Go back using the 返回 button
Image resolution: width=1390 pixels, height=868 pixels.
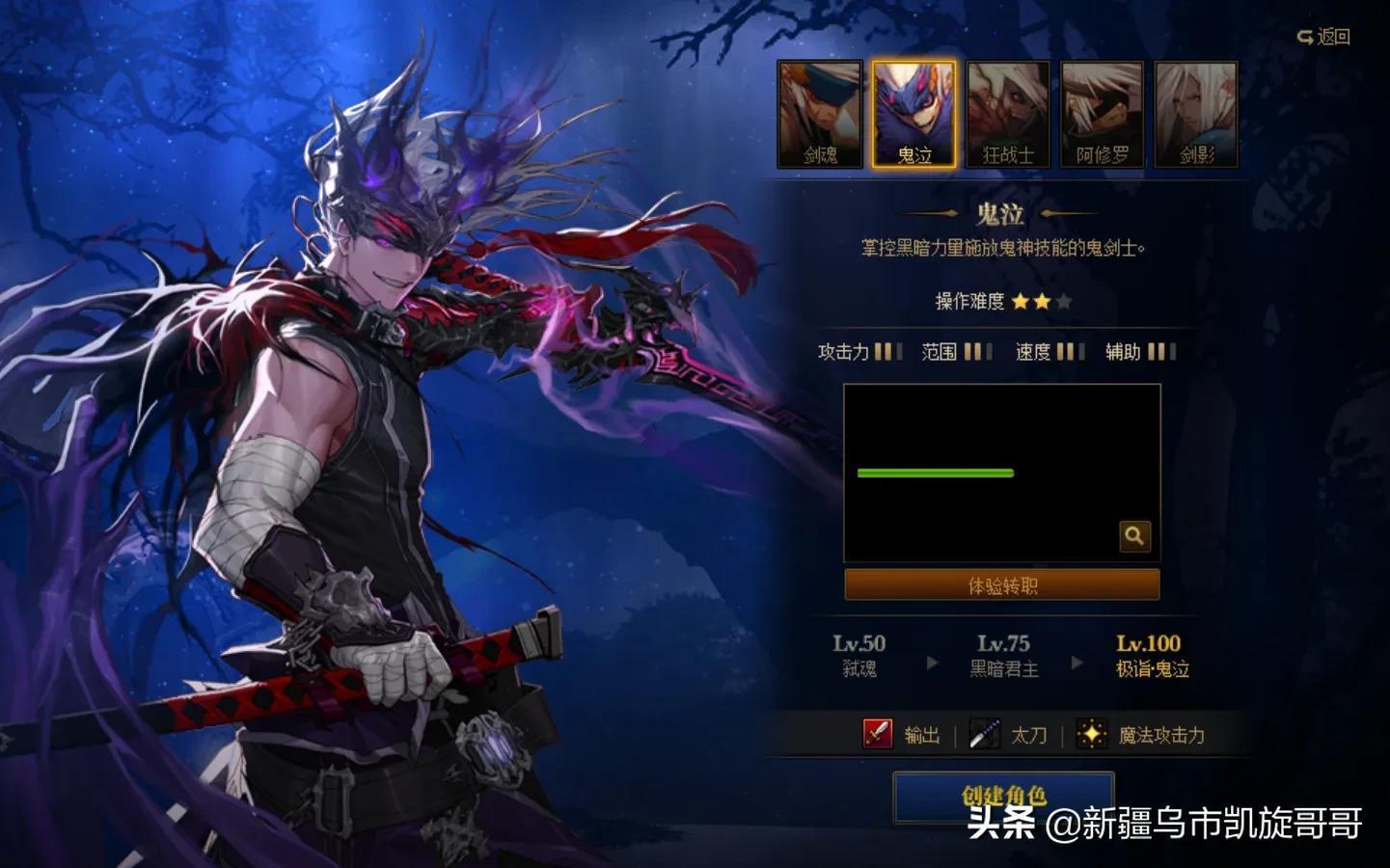[1323, 37]
